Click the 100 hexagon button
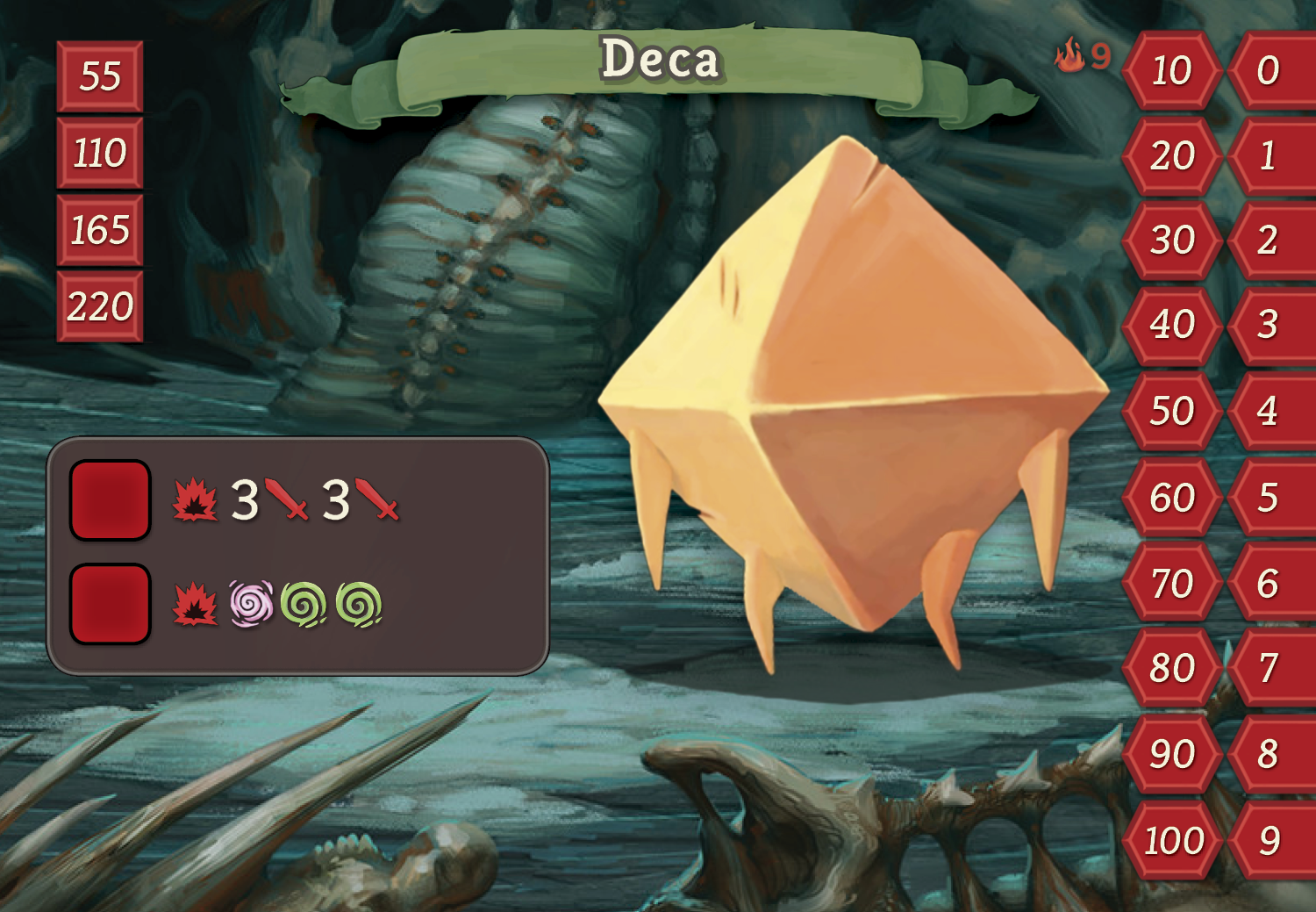The width and height of the screenshot is (1316, 912). [1174, 841]
